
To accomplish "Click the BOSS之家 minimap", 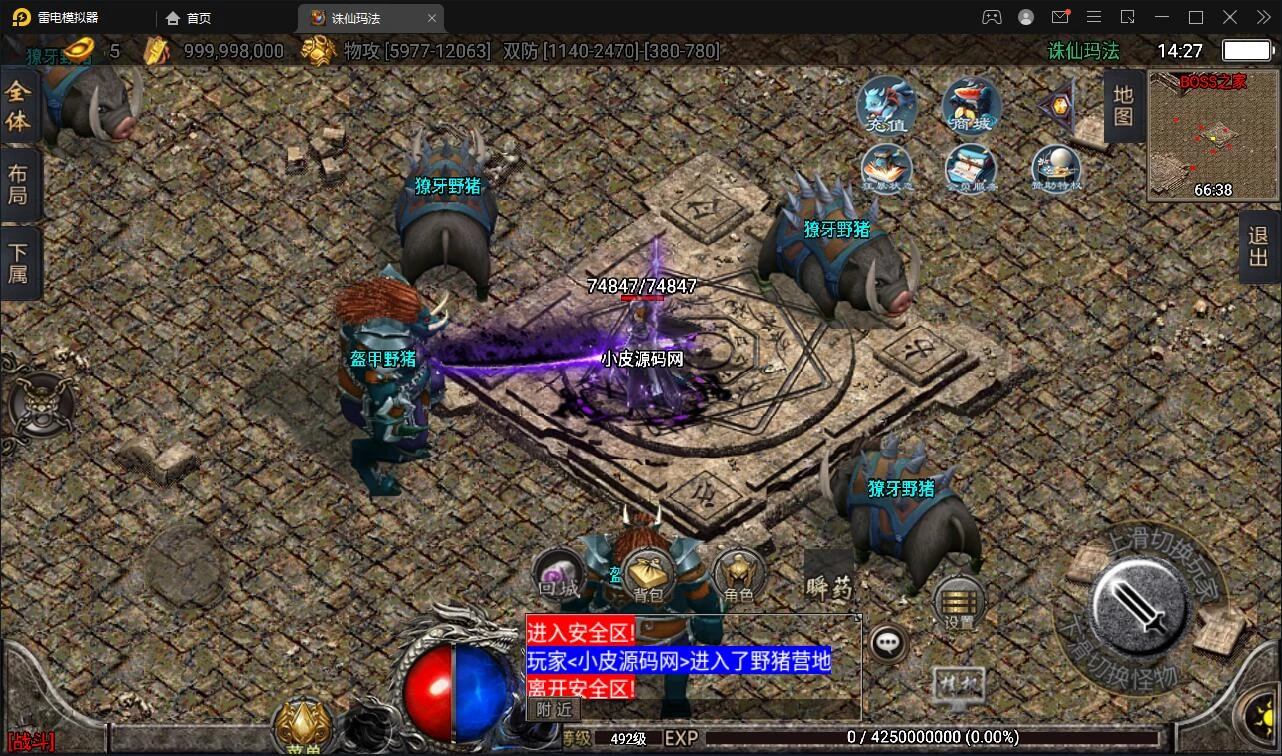I will 1213,136.
